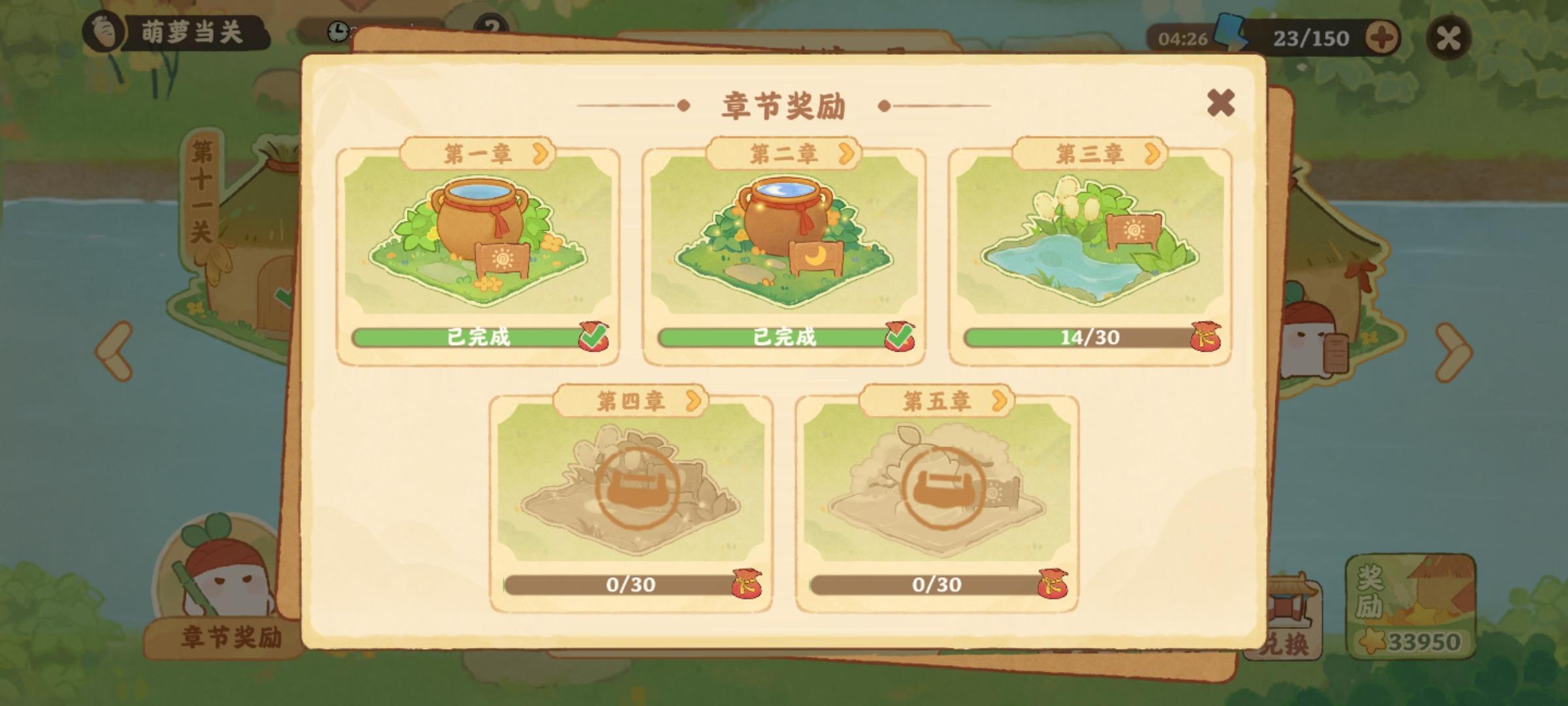
Task: Click the clock timer icon showing 04:26
Action: click(337, 31)
